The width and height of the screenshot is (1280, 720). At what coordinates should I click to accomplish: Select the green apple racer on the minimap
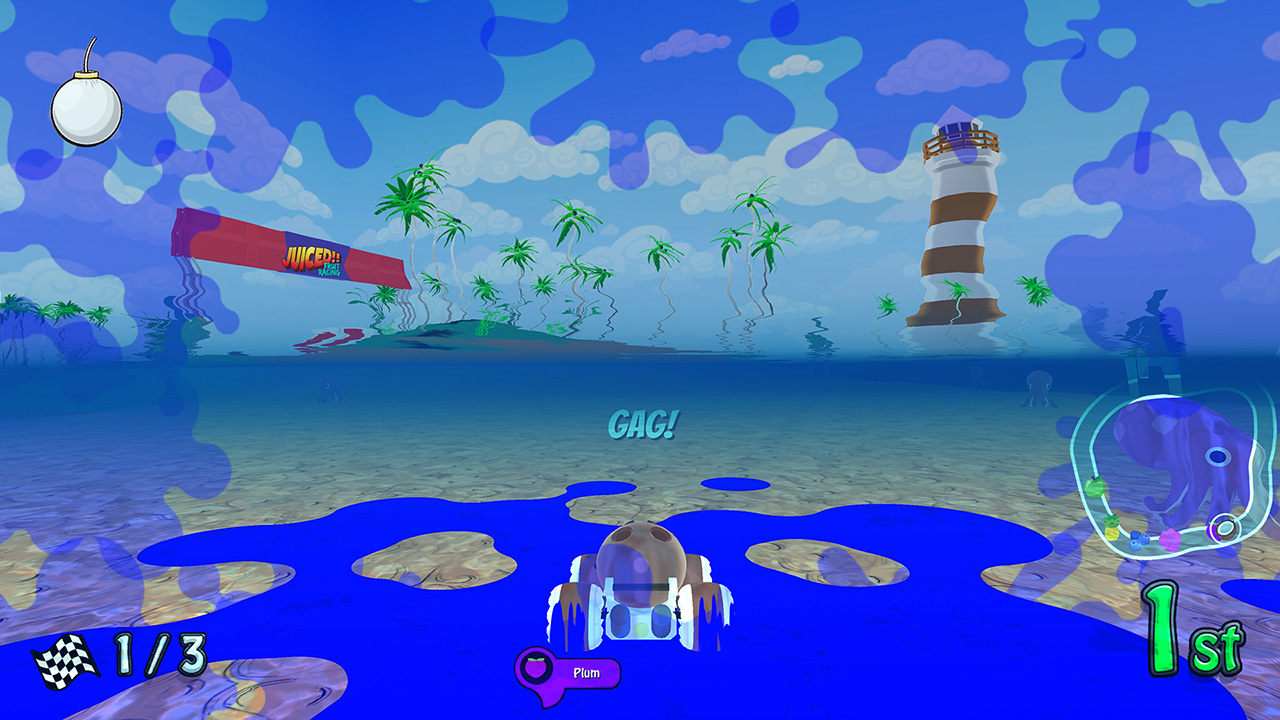1095,487
